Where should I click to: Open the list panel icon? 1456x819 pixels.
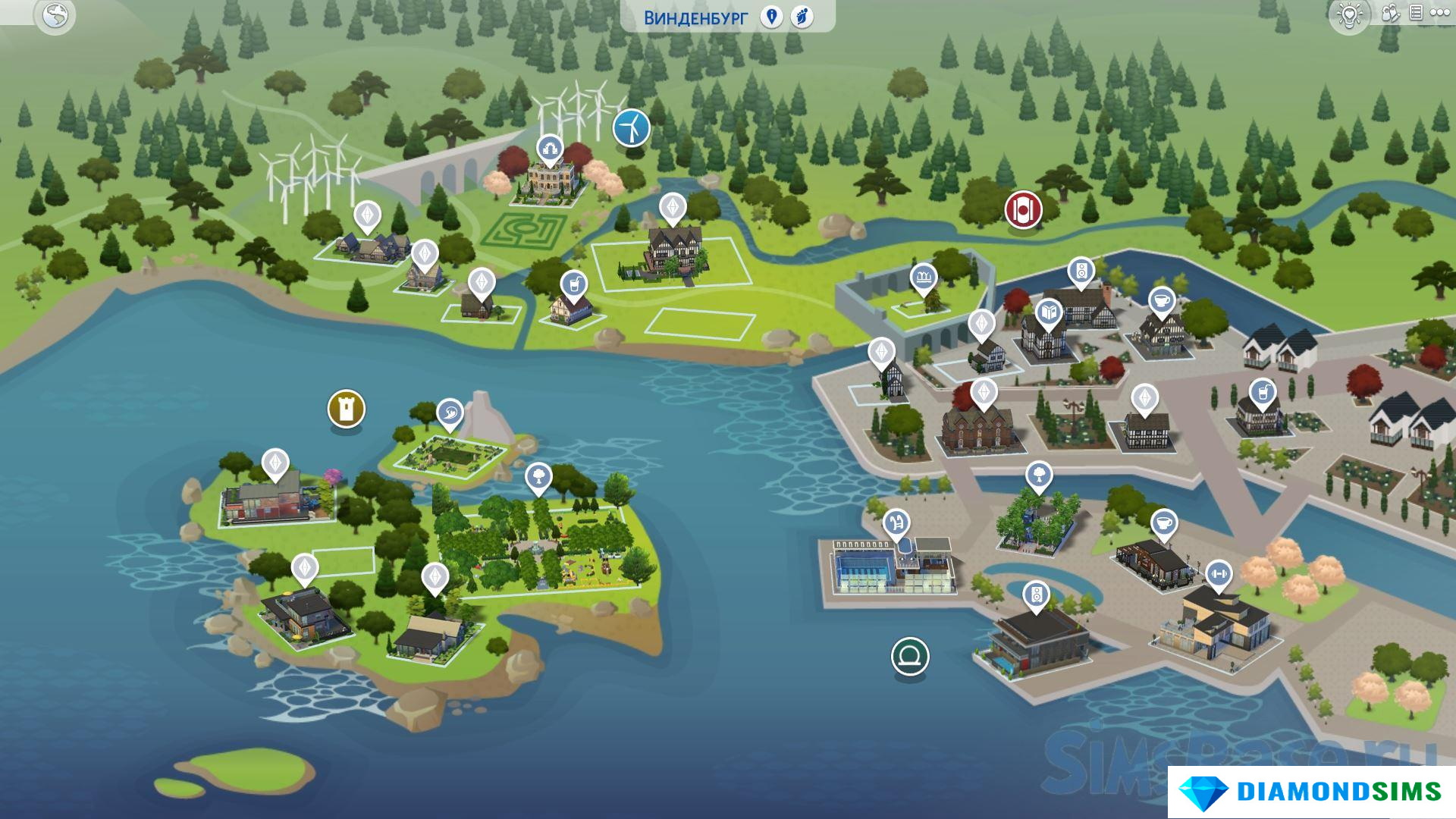point(1415,13)
